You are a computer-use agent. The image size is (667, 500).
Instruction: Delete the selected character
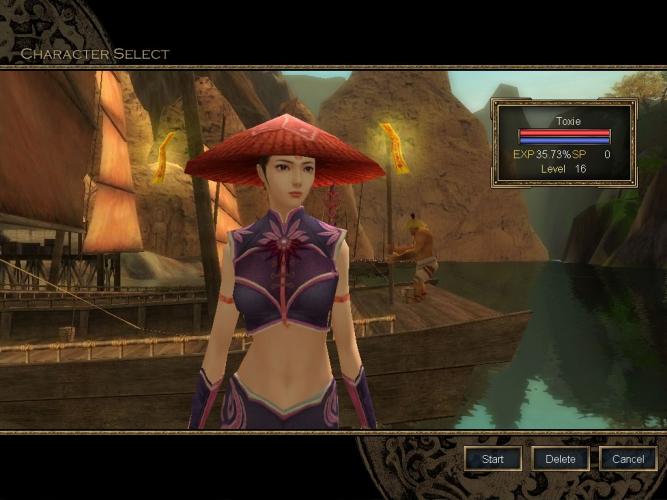click(560, 459)
